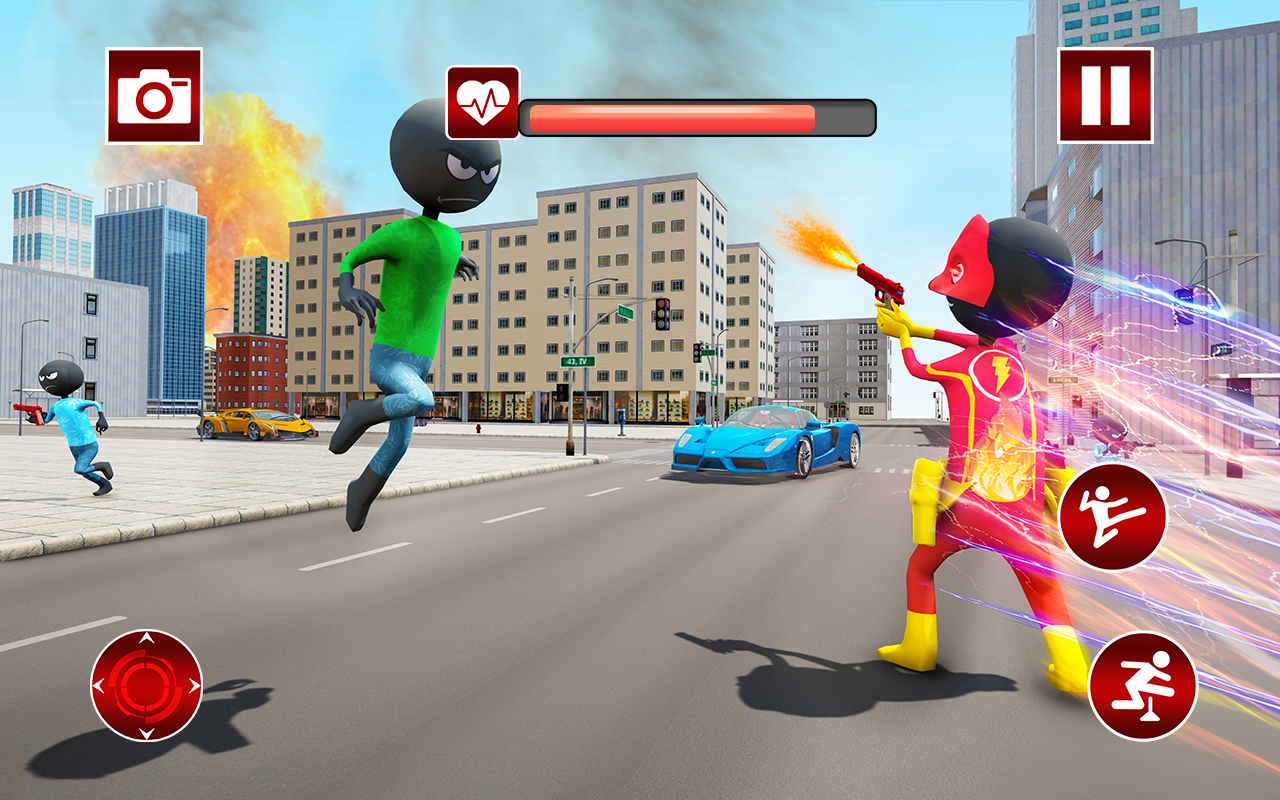
Task: Tap the yellow parked car
Action: point(255,425)
